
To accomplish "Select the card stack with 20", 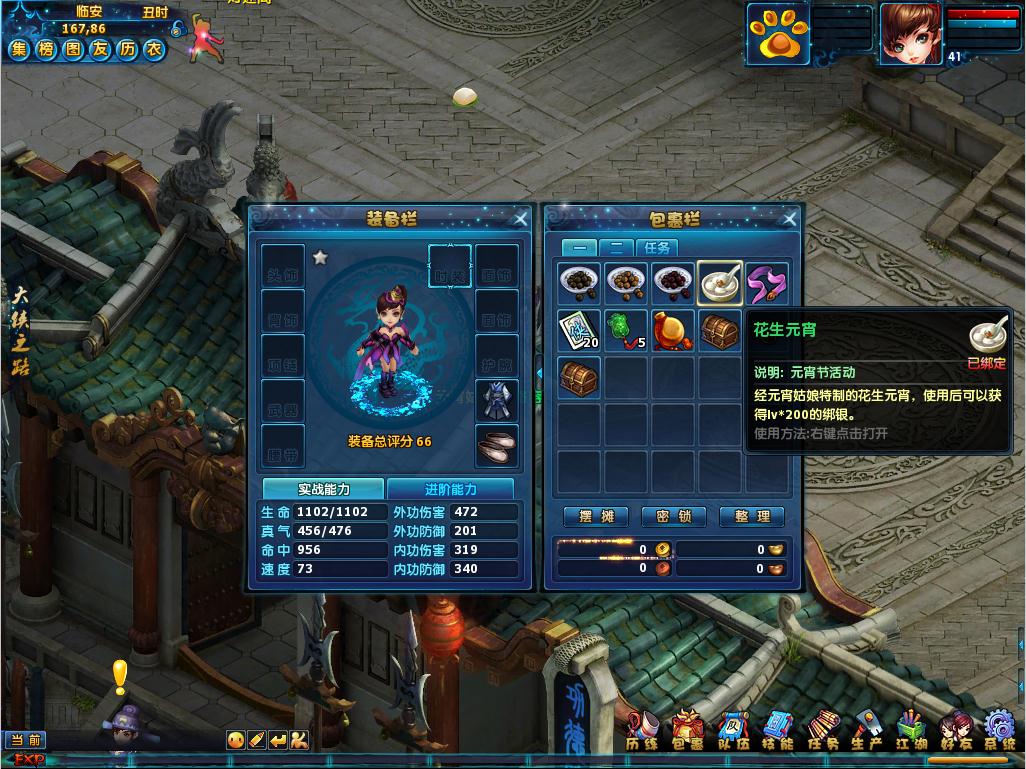I will coord(580,331).
